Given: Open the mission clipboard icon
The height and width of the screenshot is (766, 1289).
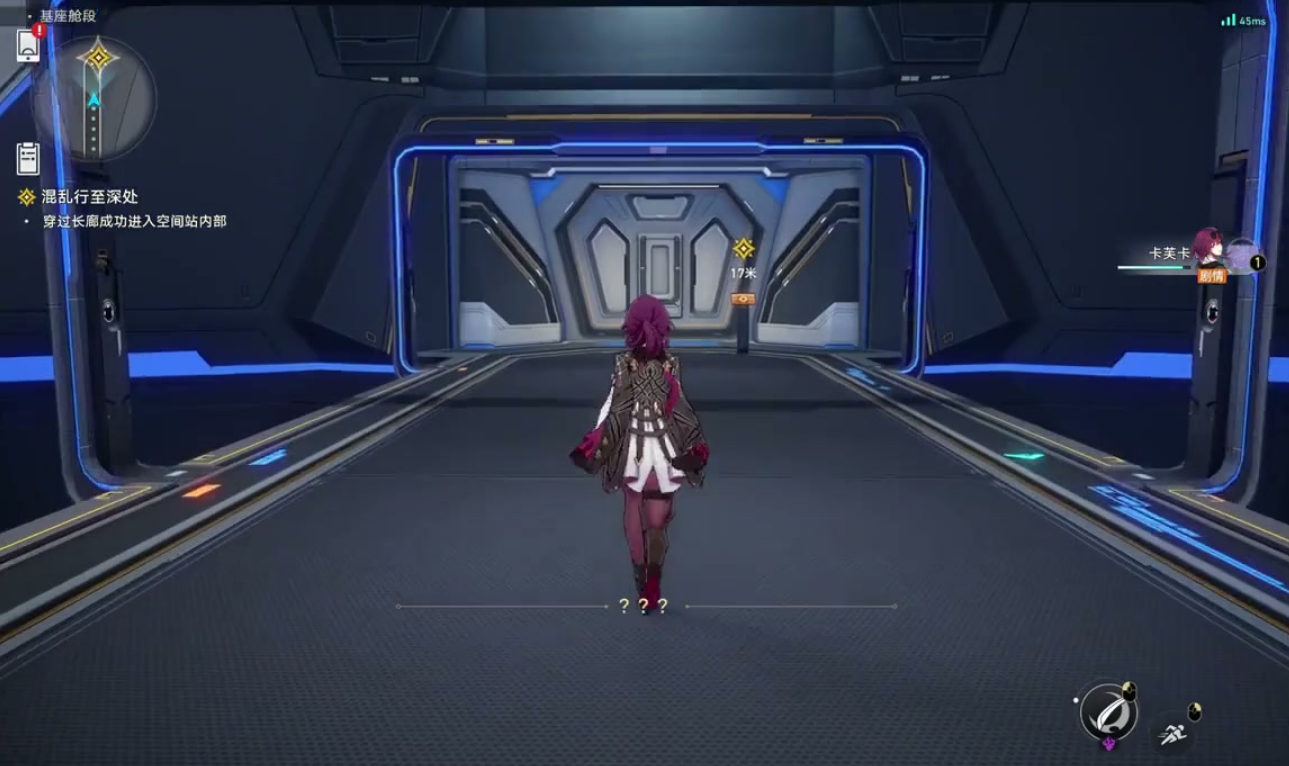Looking at the screenshot, I should pyautogui.click(x=28, y=158).
